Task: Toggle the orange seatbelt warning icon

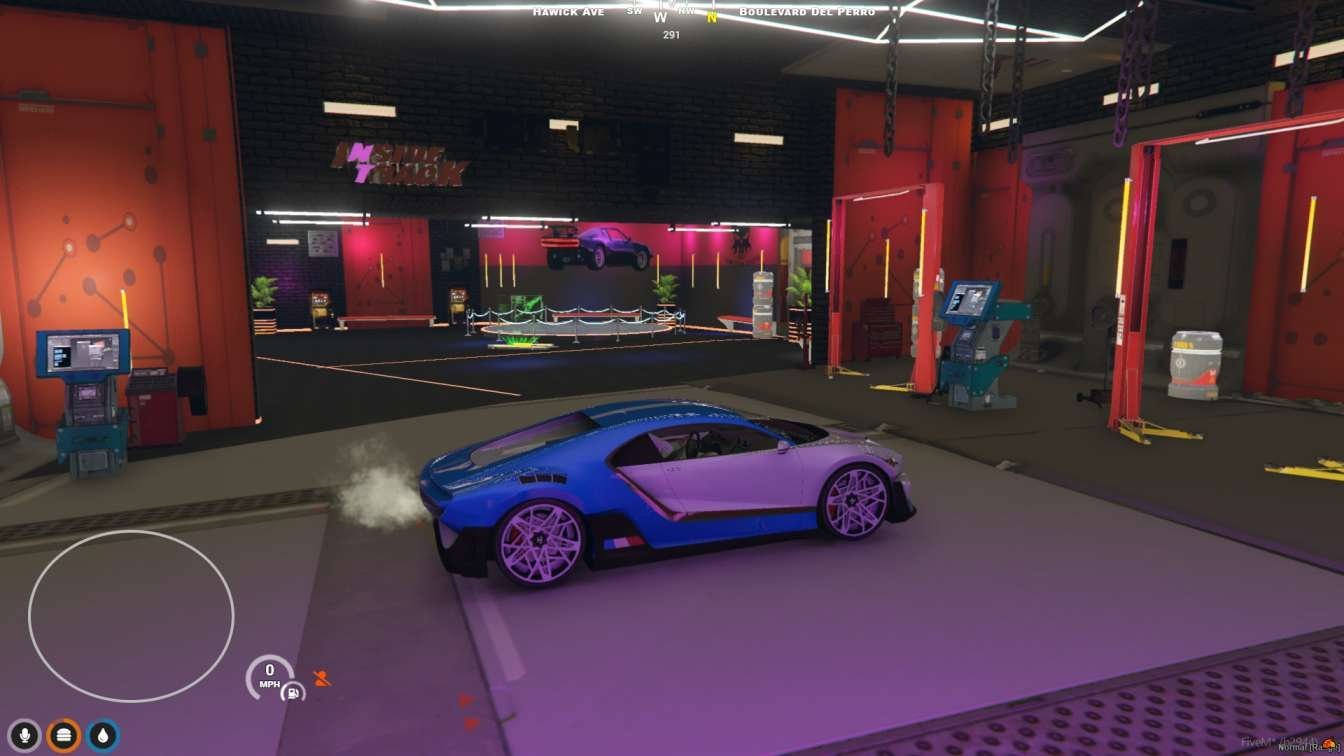Action: pyautogui.click(x=322, y=679)
